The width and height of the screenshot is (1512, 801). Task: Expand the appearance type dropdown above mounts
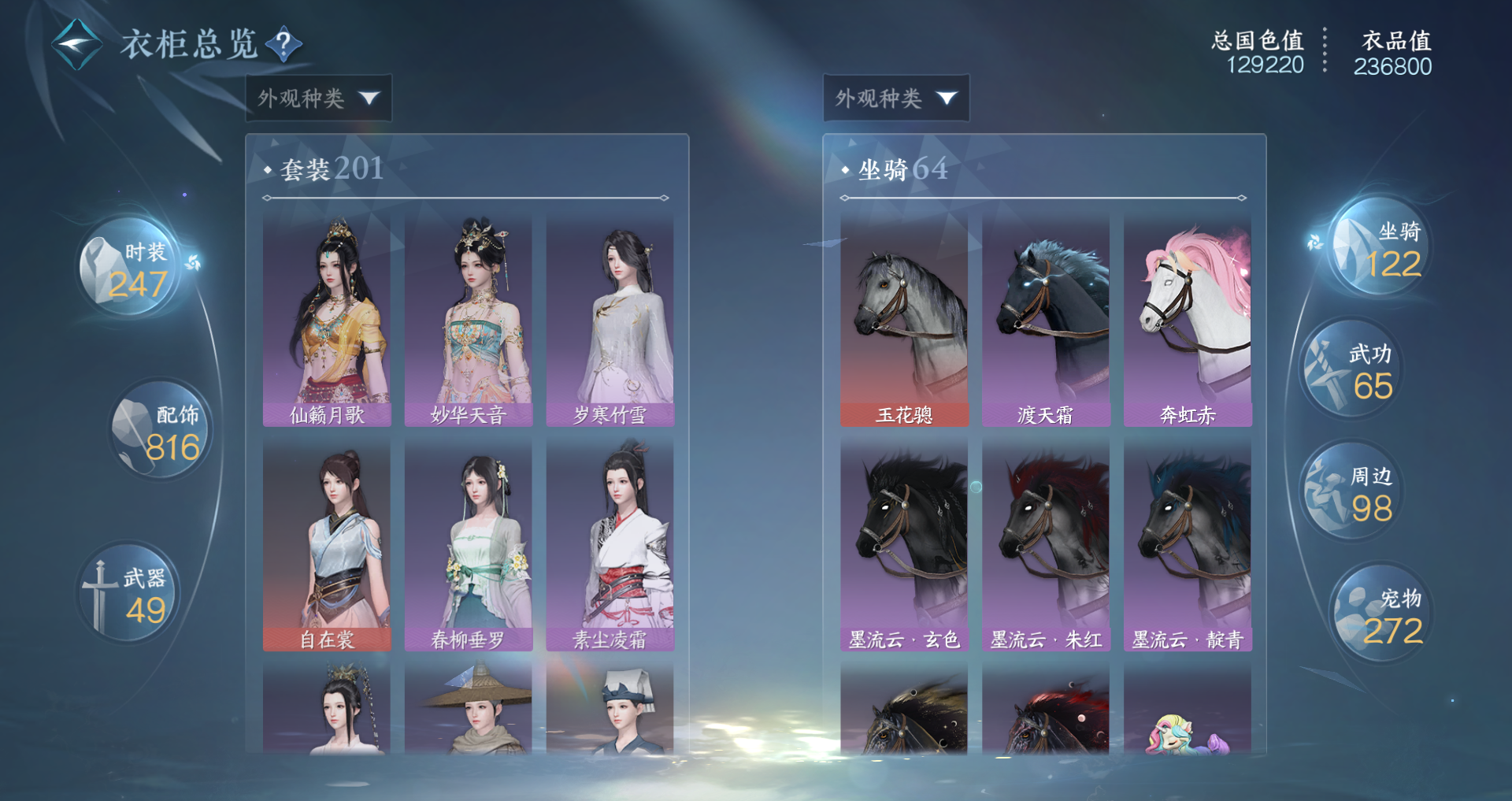point(895,98)
